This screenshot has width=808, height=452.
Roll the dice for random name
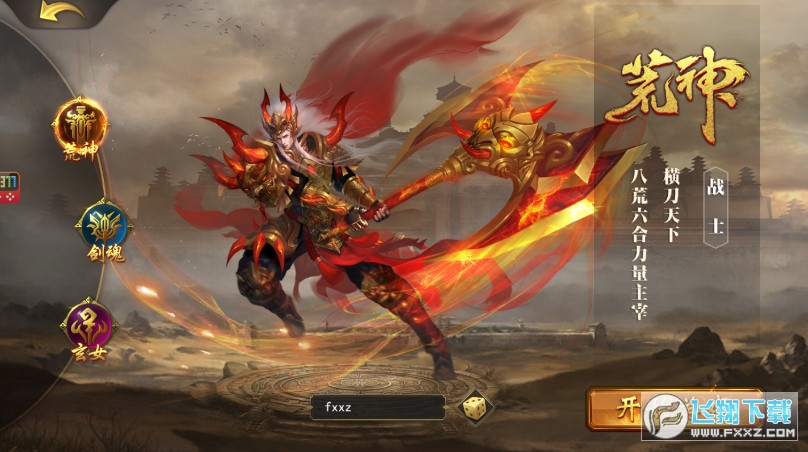click(x=472, y=407)
